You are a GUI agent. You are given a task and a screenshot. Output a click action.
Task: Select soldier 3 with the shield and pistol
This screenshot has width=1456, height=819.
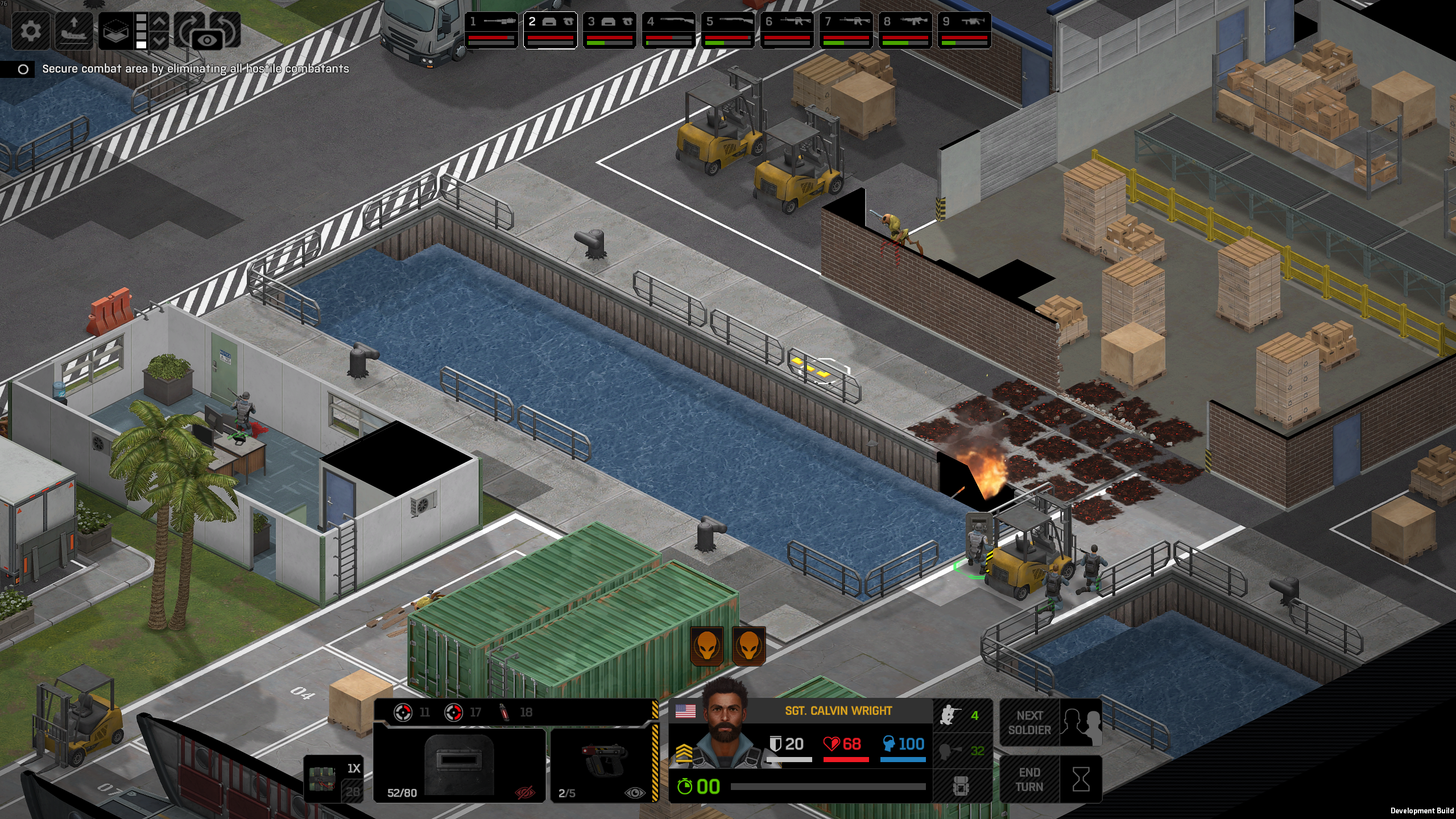tap(610, 30)
